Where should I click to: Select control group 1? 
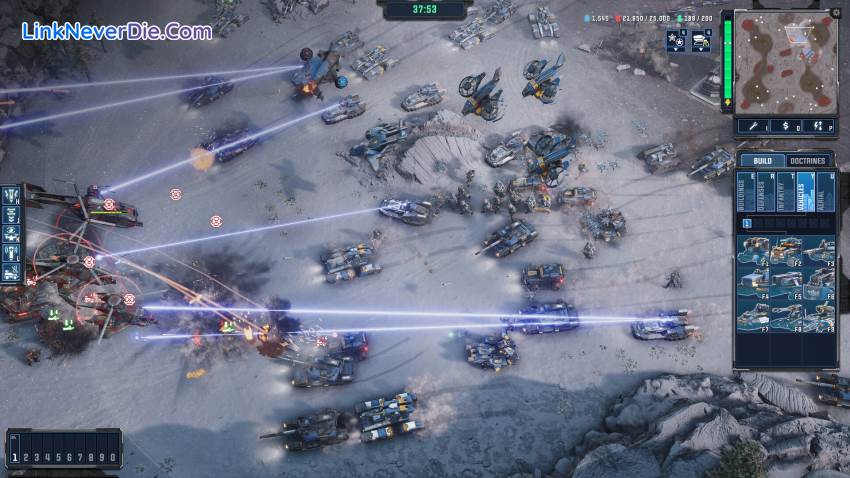click(15, 457)
